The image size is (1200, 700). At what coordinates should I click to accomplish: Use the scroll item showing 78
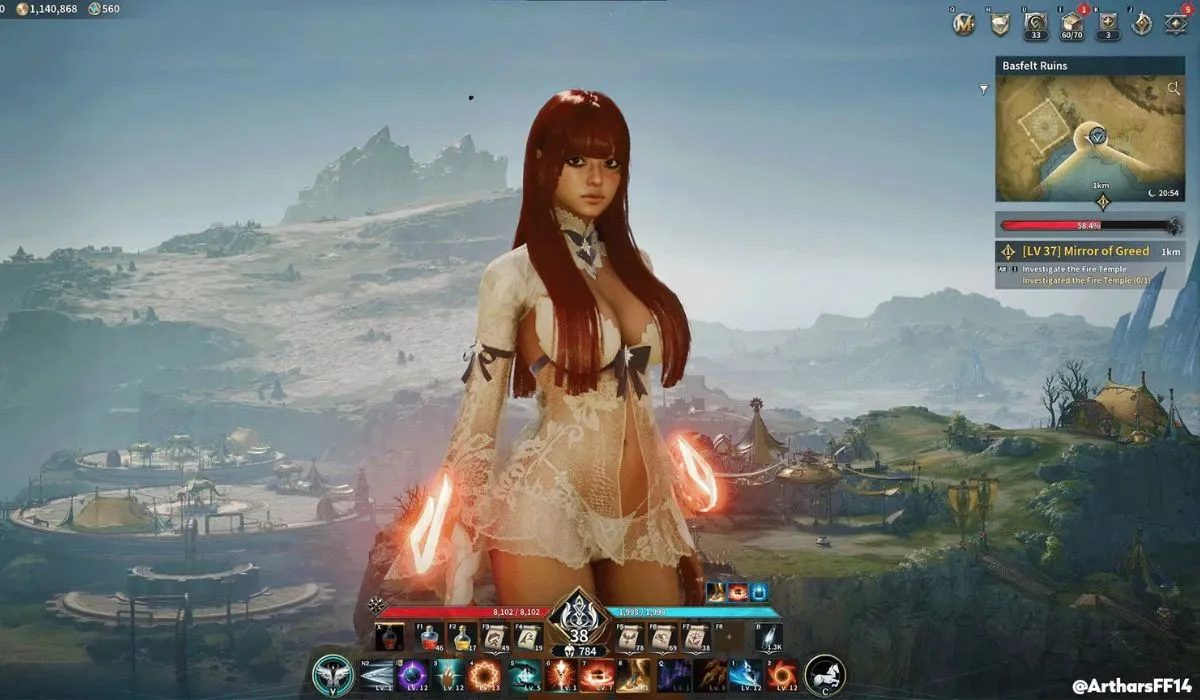(x=629, y=637)
